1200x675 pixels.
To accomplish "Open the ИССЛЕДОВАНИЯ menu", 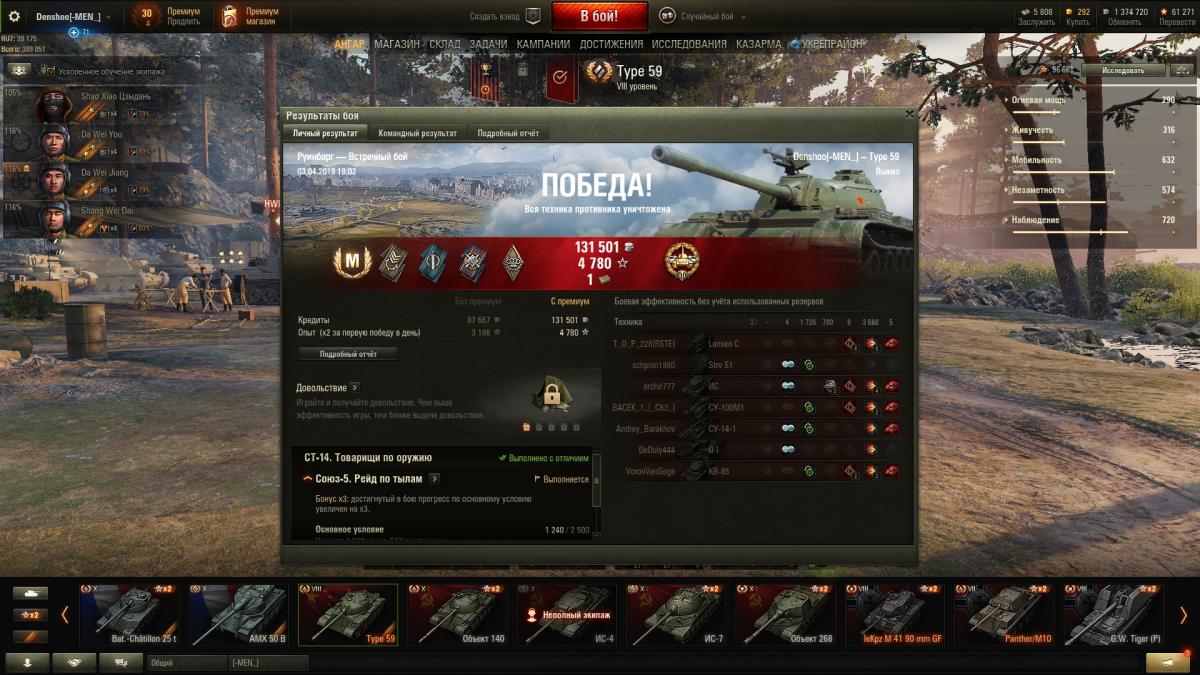I will [x=689, y=45].
